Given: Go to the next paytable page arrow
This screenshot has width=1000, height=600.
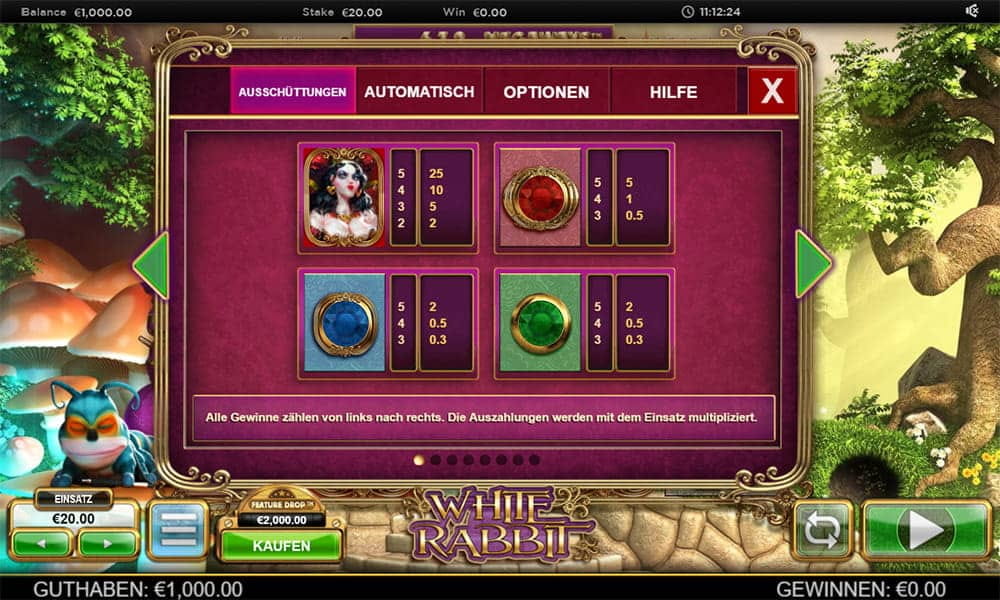Looking at the screenshot, I should pyautogui.click(x=812, y=264).
